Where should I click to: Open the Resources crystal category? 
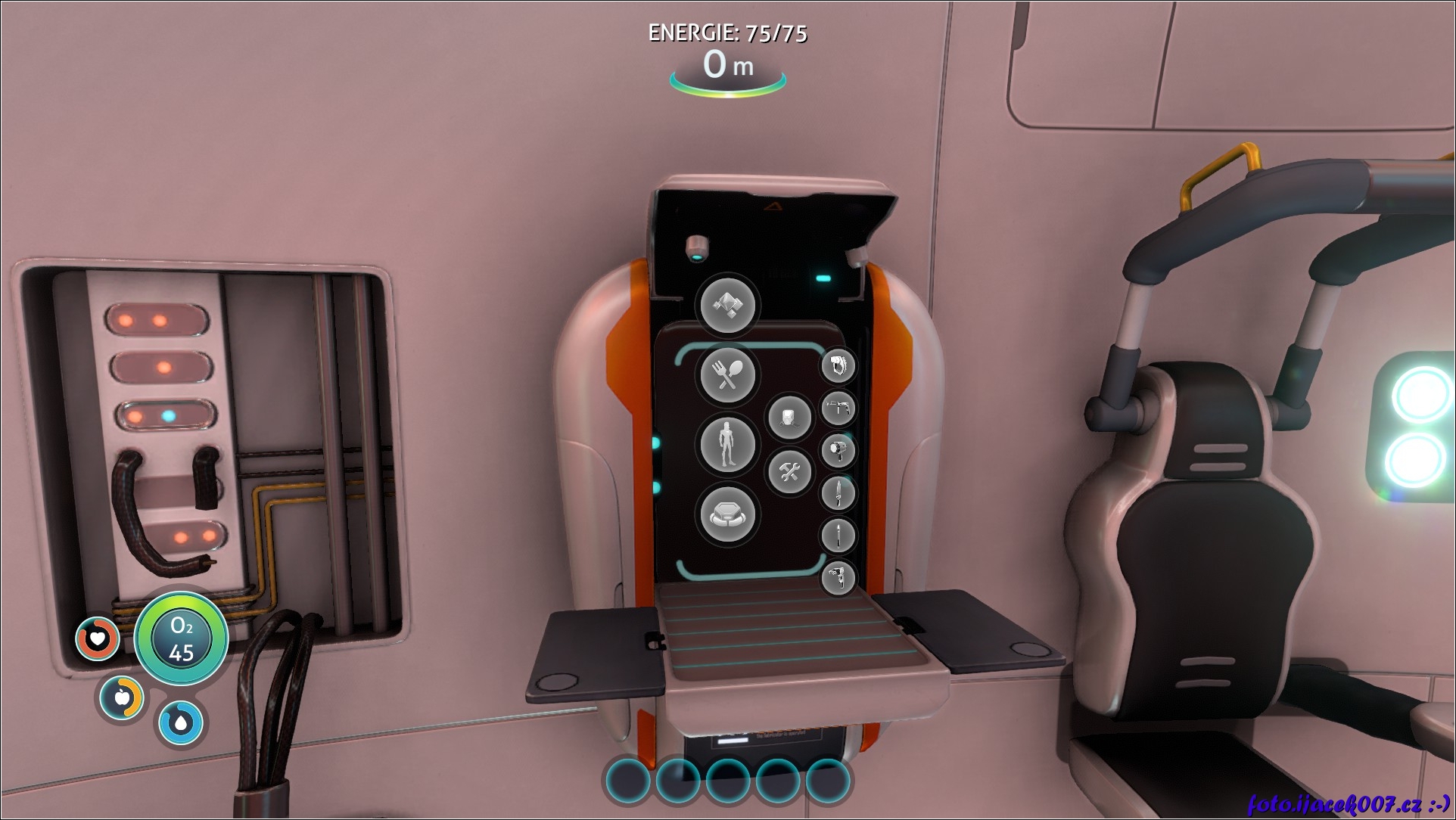pyautogui.click(x=727, y=305)
